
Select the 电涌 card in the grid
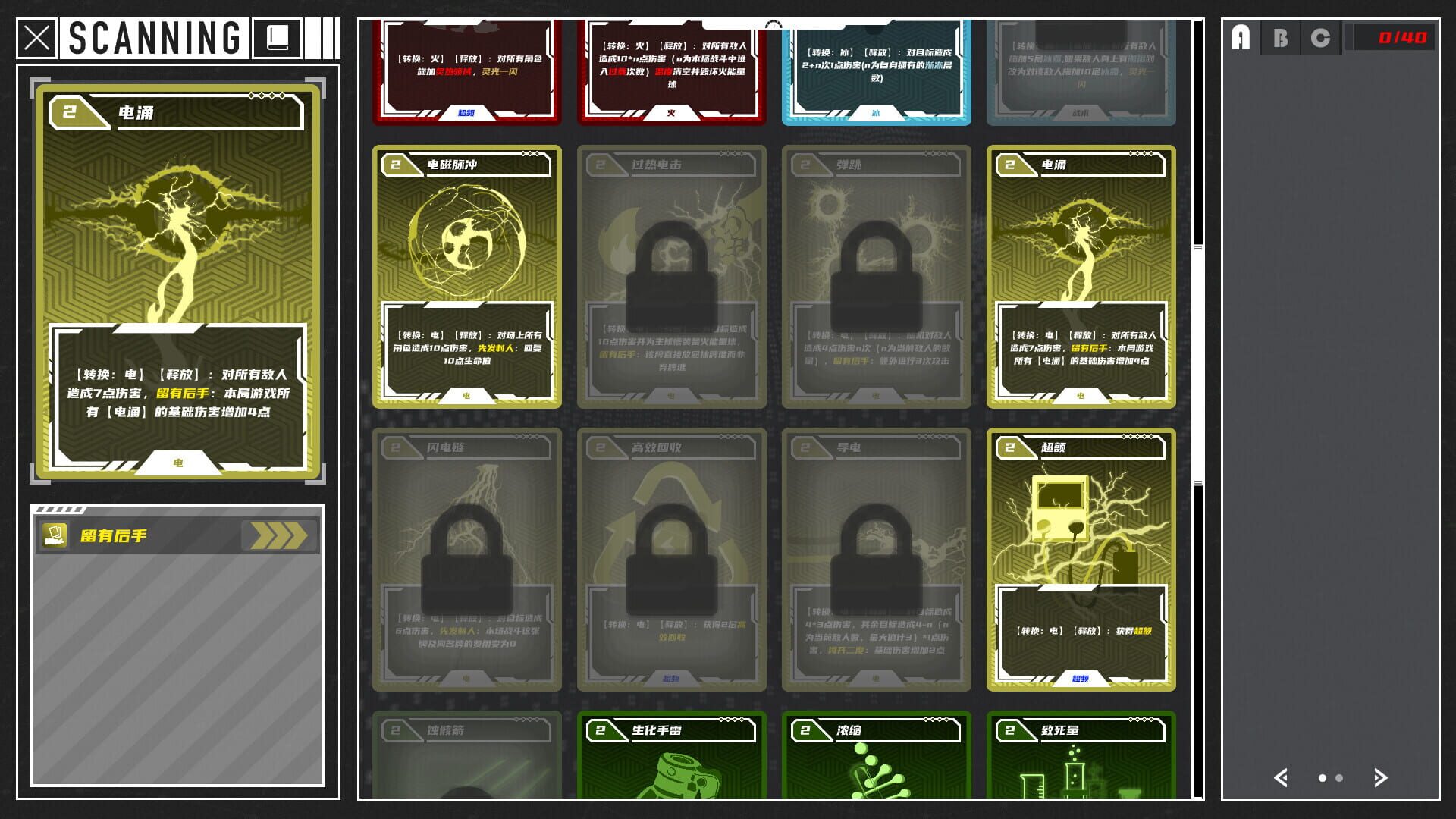(1081, 273)
